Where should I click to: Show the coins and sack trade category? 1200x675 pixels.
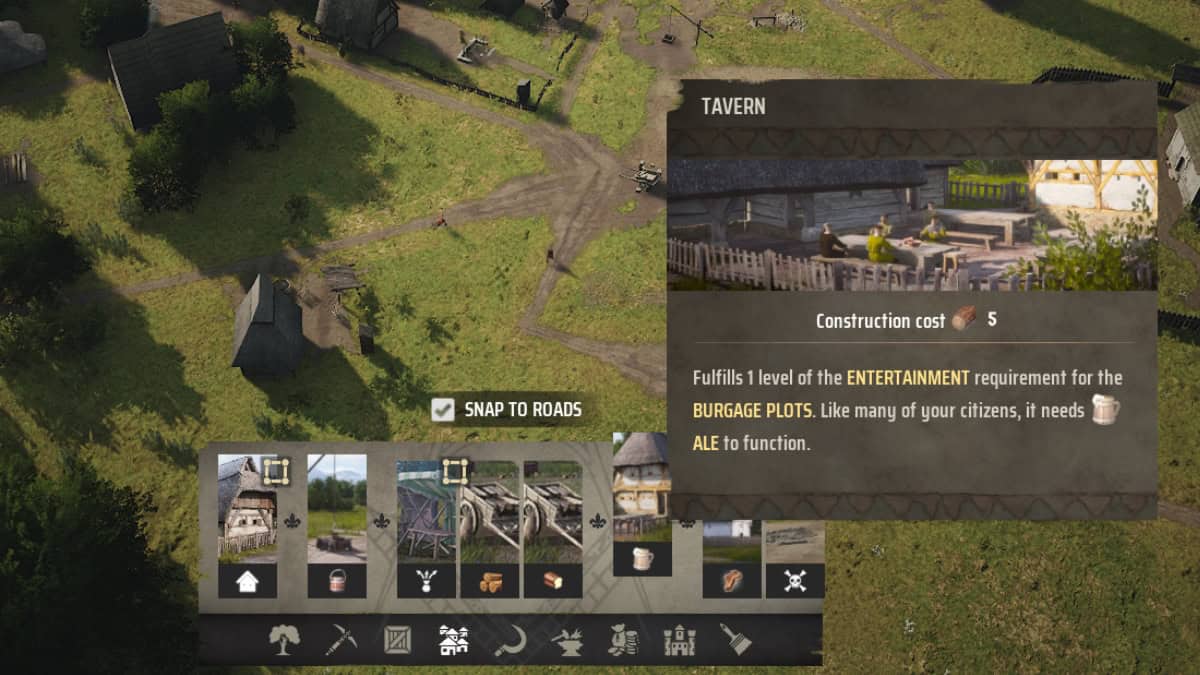624,640
